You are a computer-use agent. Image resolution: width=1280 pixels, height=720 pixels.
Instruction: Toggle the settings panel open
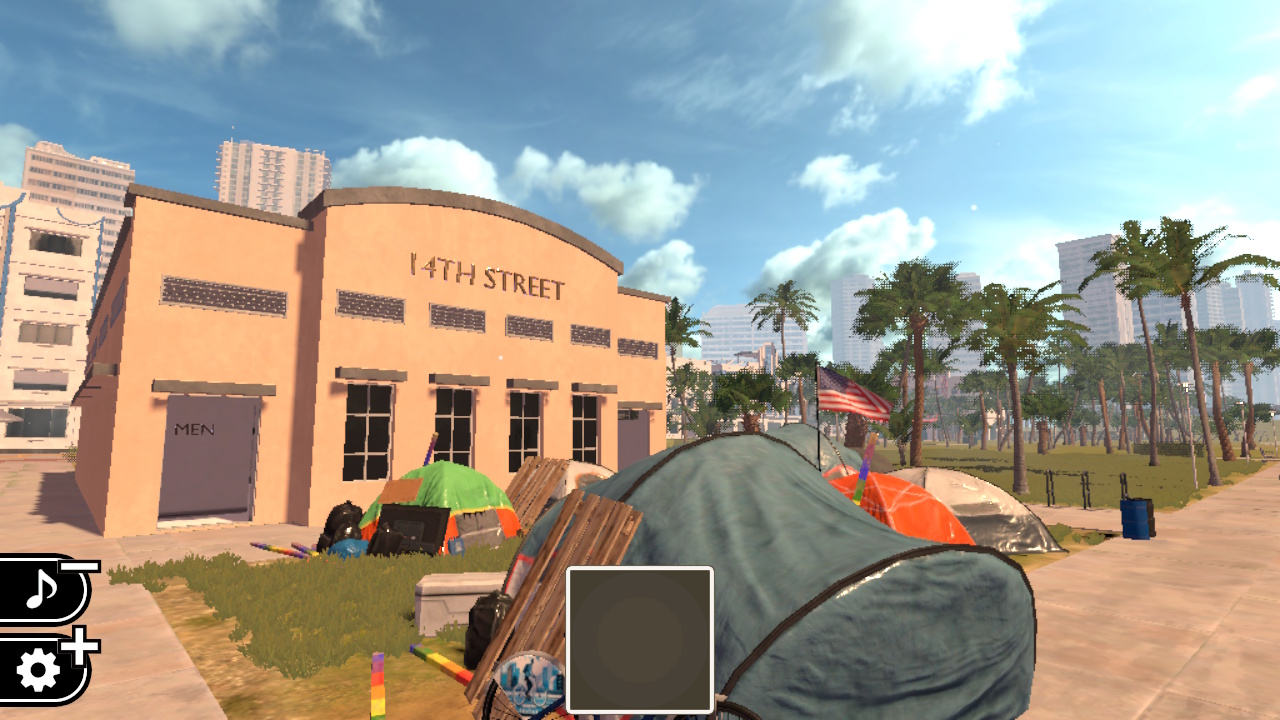38,669
